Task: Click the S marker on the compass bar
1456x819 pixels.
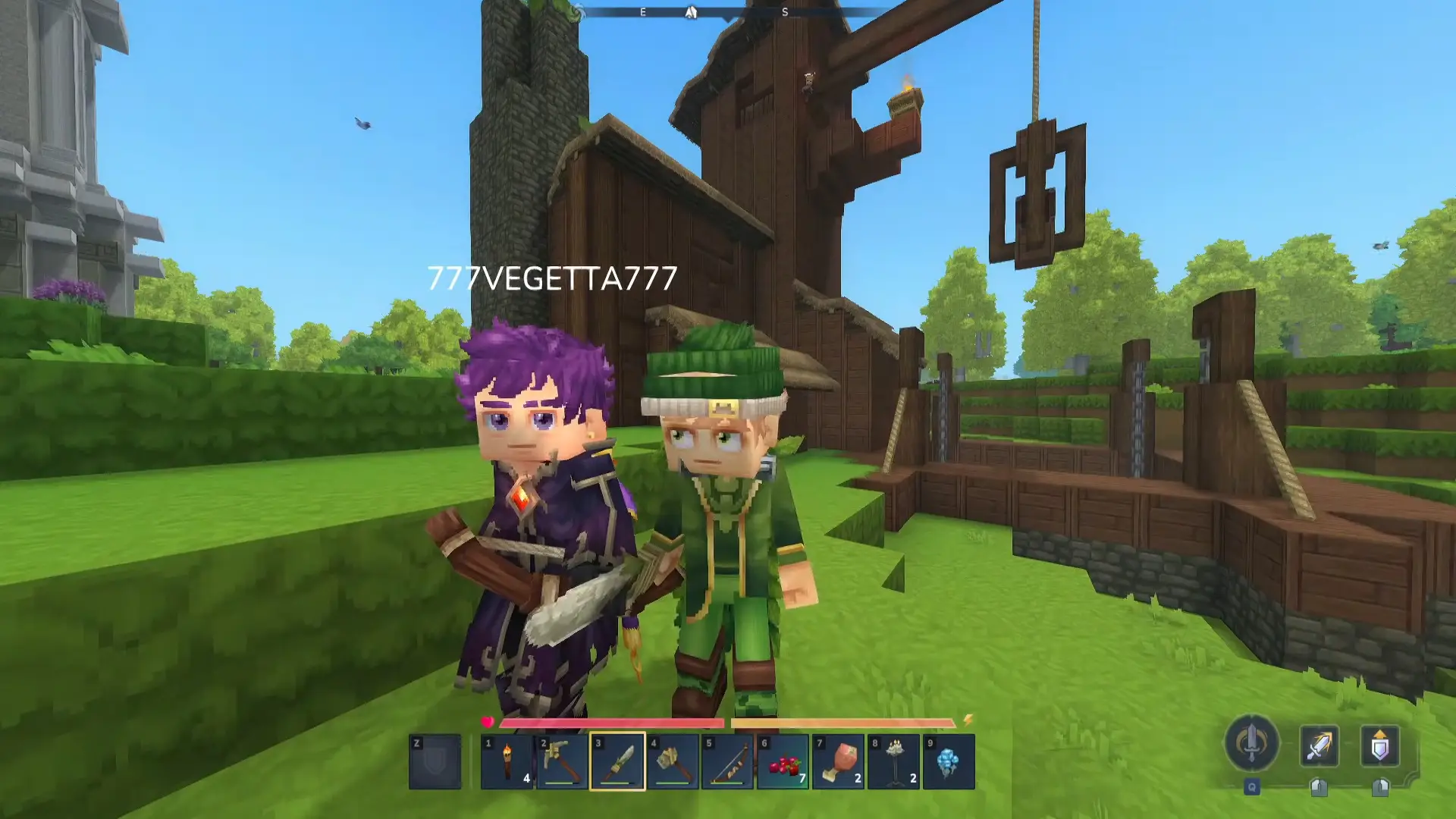Action: (785, 12)
